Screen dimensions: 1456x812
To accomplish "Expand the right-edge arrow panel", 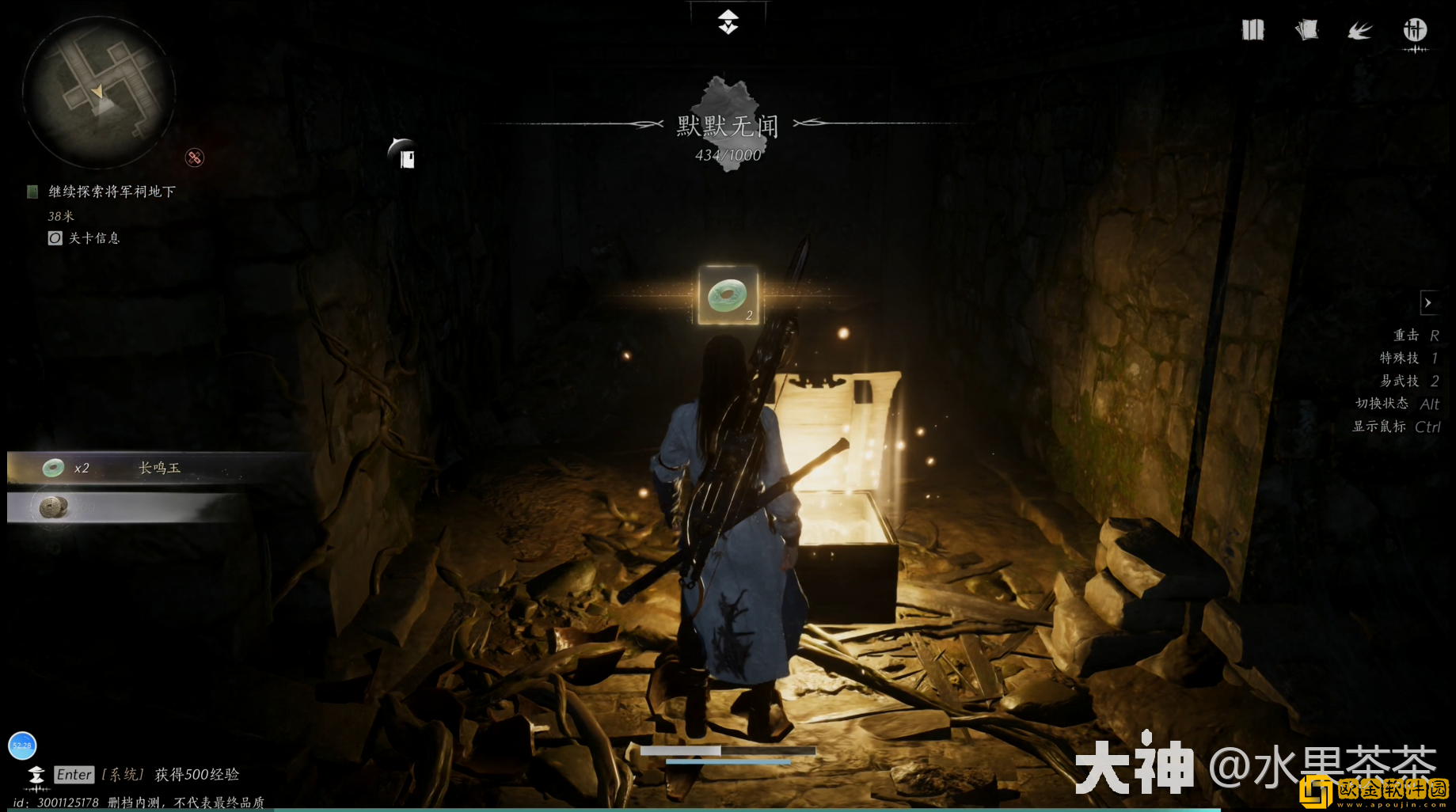I will pyautogui.click(x=1427, y=303).
